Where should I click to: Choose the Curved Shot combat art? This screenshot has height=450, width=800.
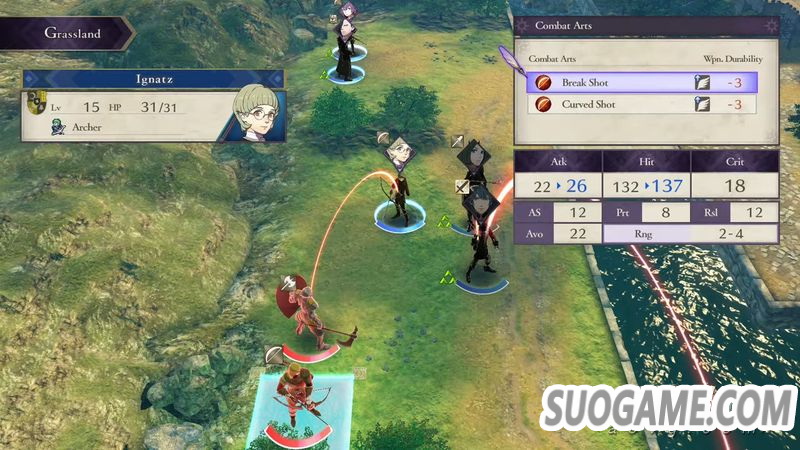pos(640,104)
